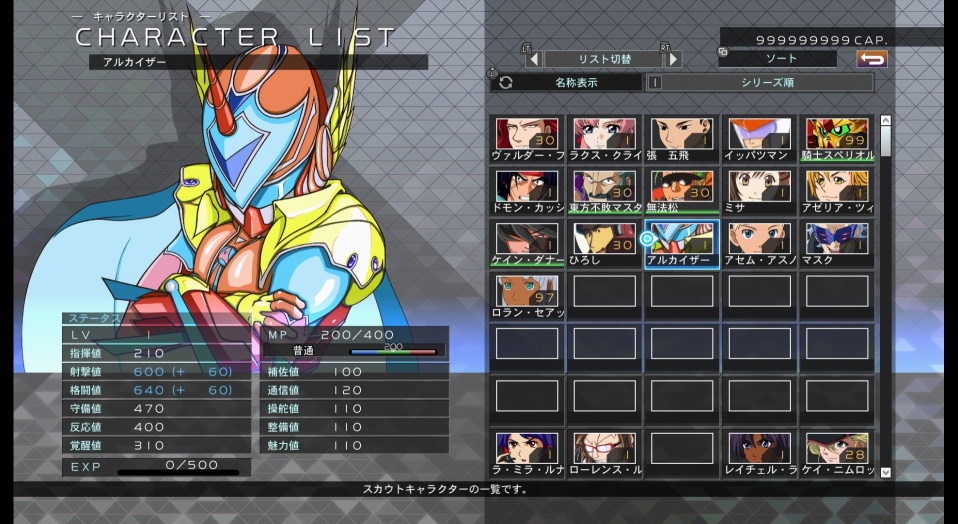Select the ミサ character tile
Screen dimensions: 958x524
[760, 192]
